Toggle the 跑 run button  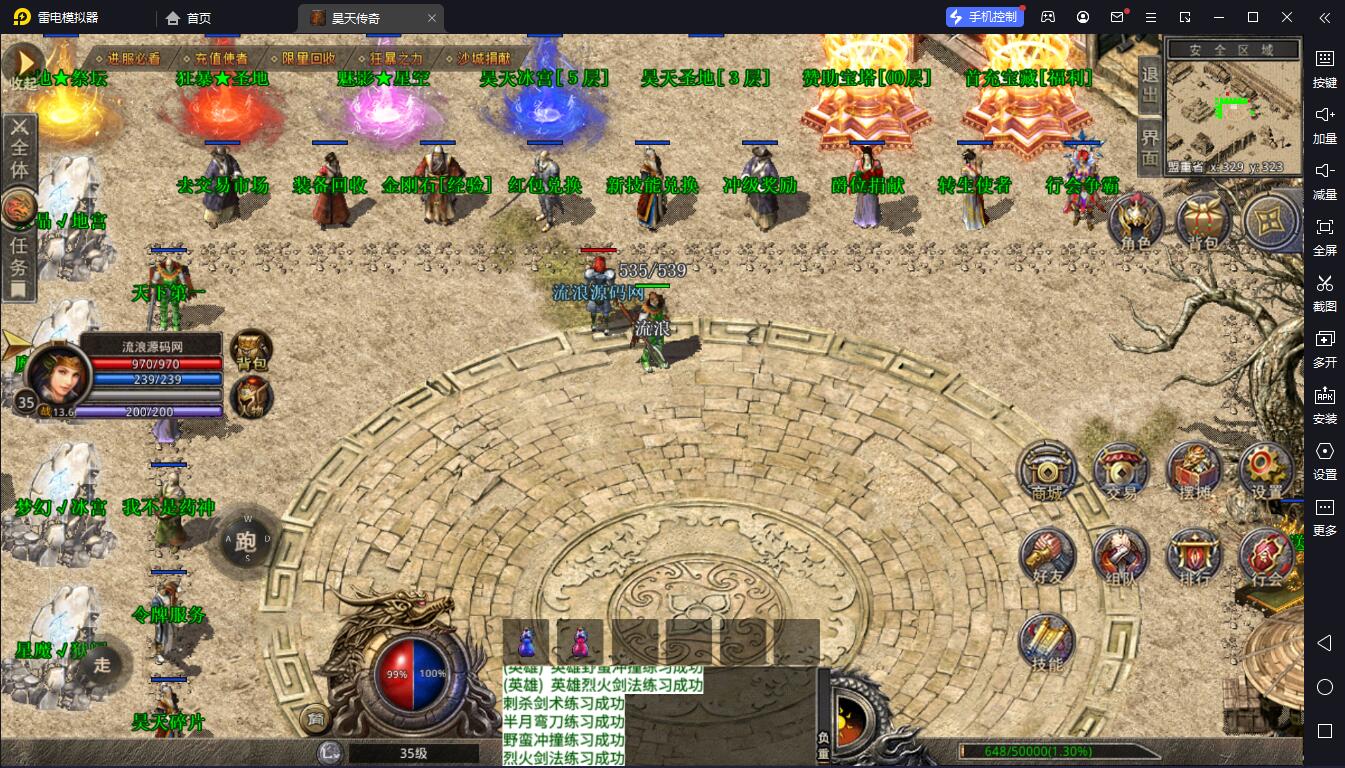(x=246, y=541)
